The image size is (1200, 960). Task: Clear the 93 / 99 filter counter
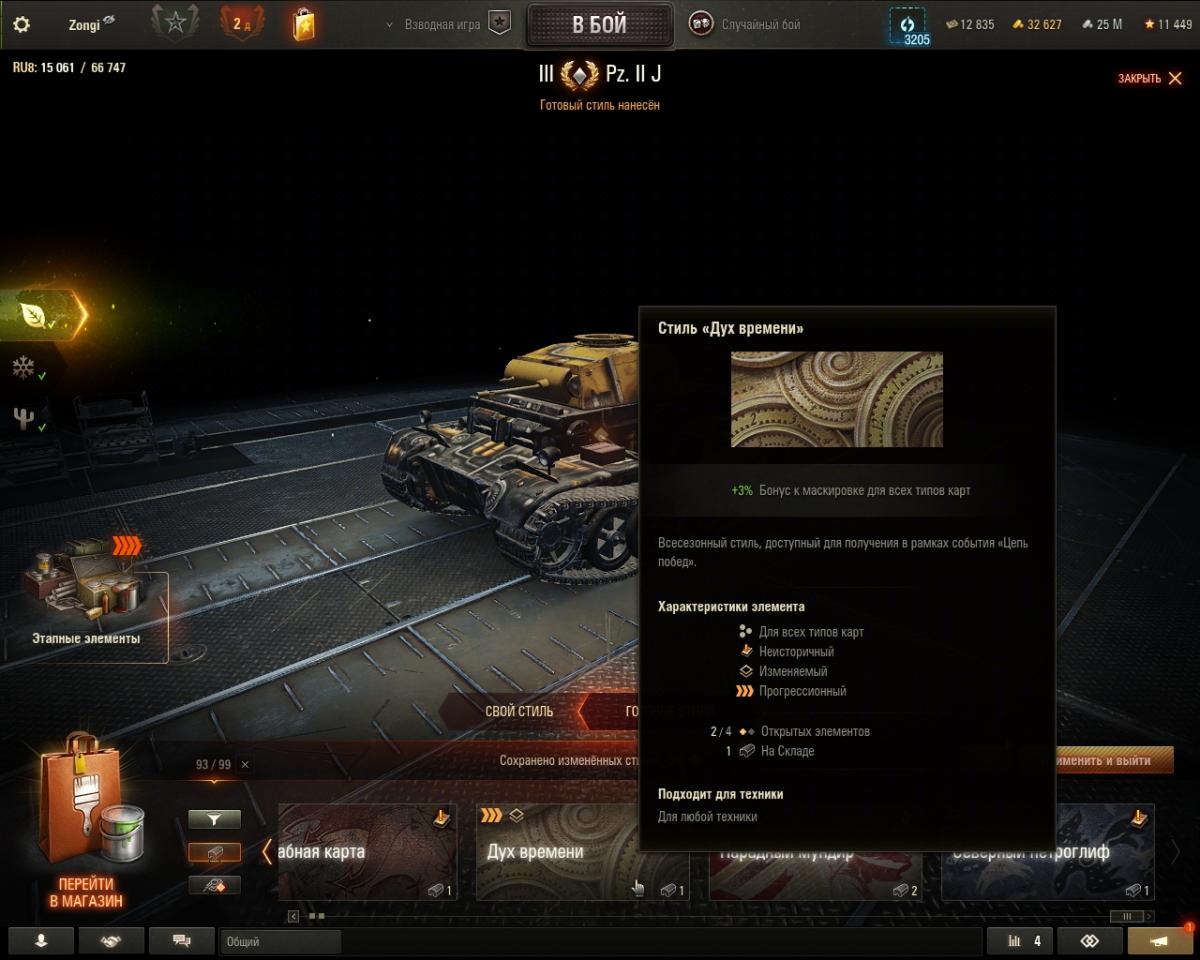coord(245,764)
